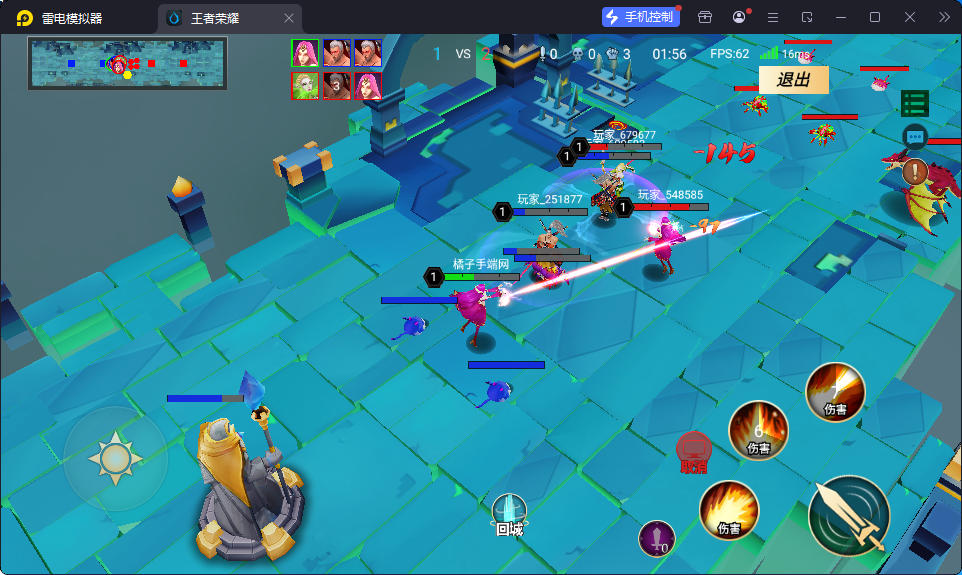This screenshot has width=962, height=575.
Task: Click the virtual joystick center
Action: tap(115, 459)
